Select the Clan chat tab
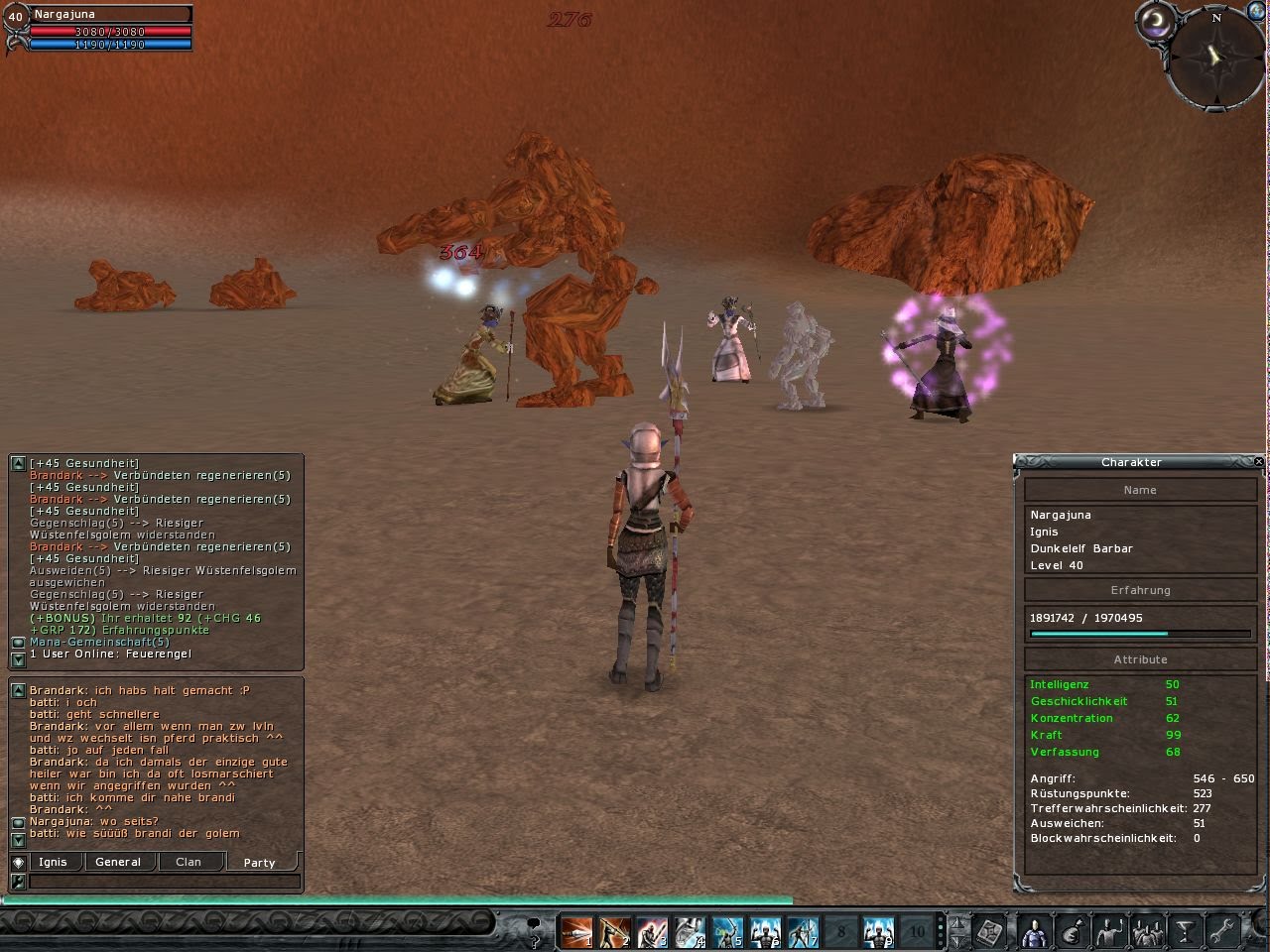 coord(189,862)
